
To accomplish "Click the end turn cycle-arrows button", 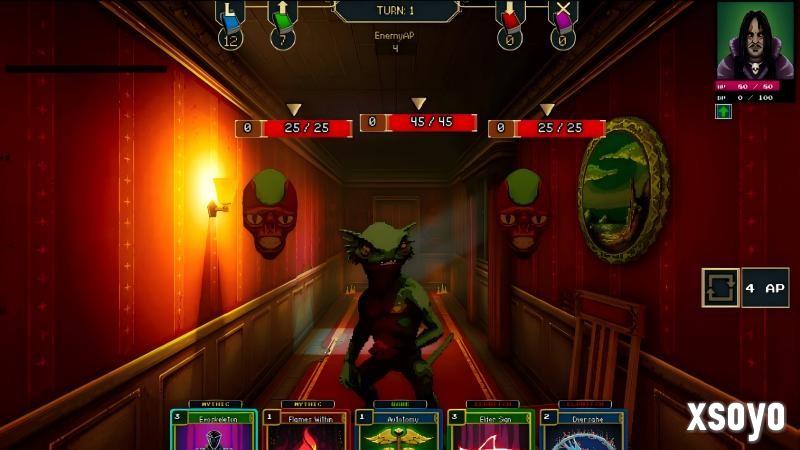I will 720,287.
